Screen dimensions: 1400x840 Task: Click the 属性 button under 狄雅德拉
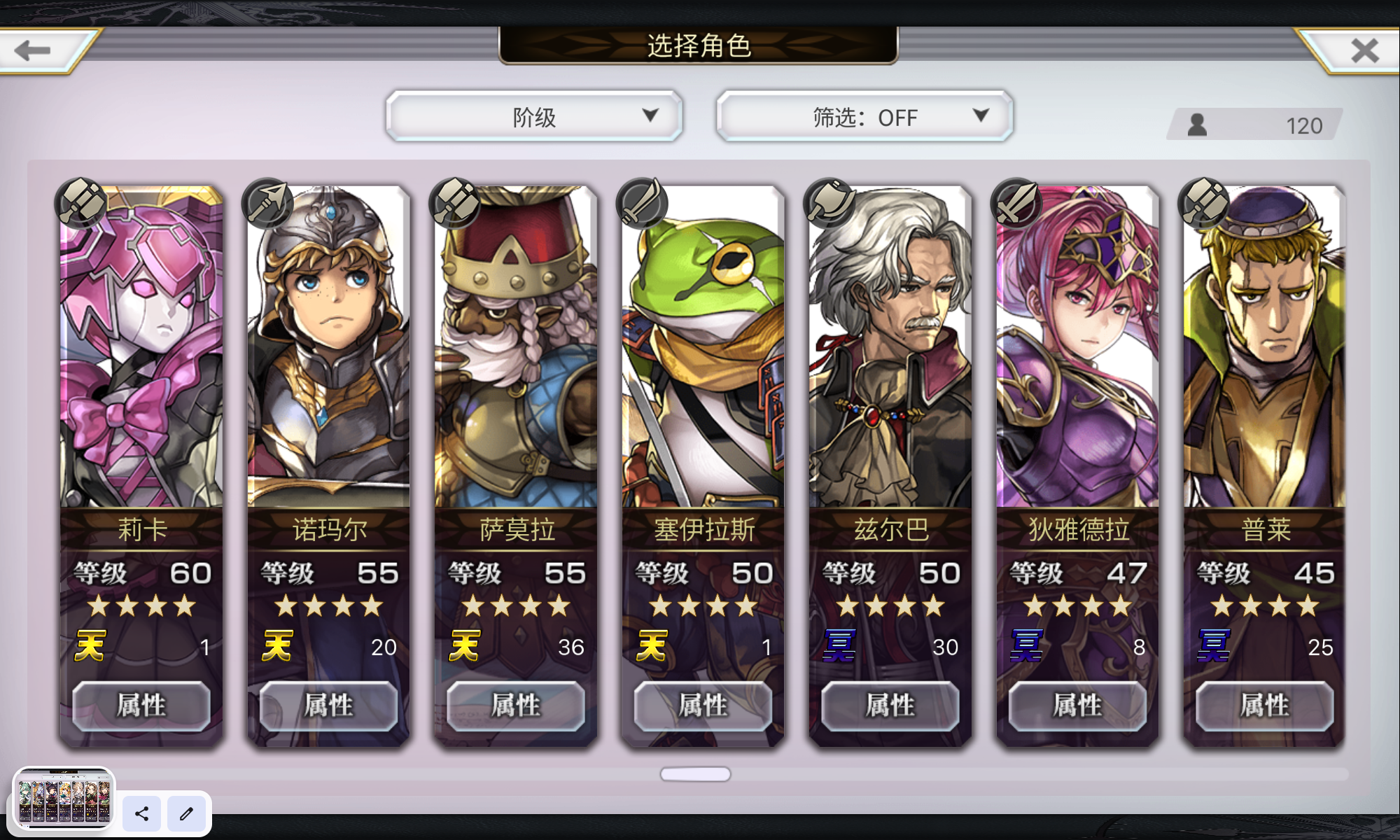pos(1077,706)
